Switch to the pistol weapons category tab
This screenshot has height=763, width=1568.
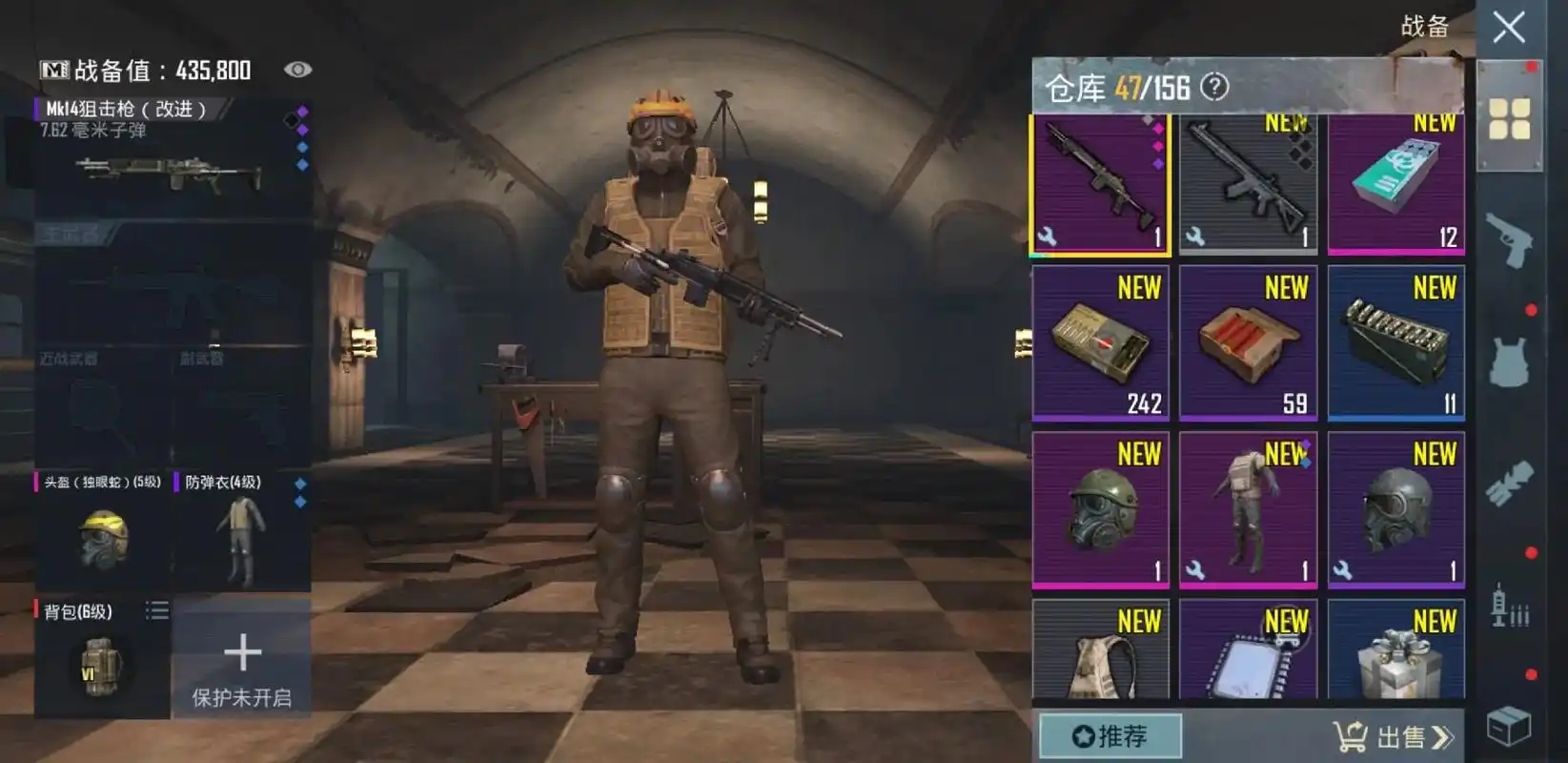(1509, 238)
